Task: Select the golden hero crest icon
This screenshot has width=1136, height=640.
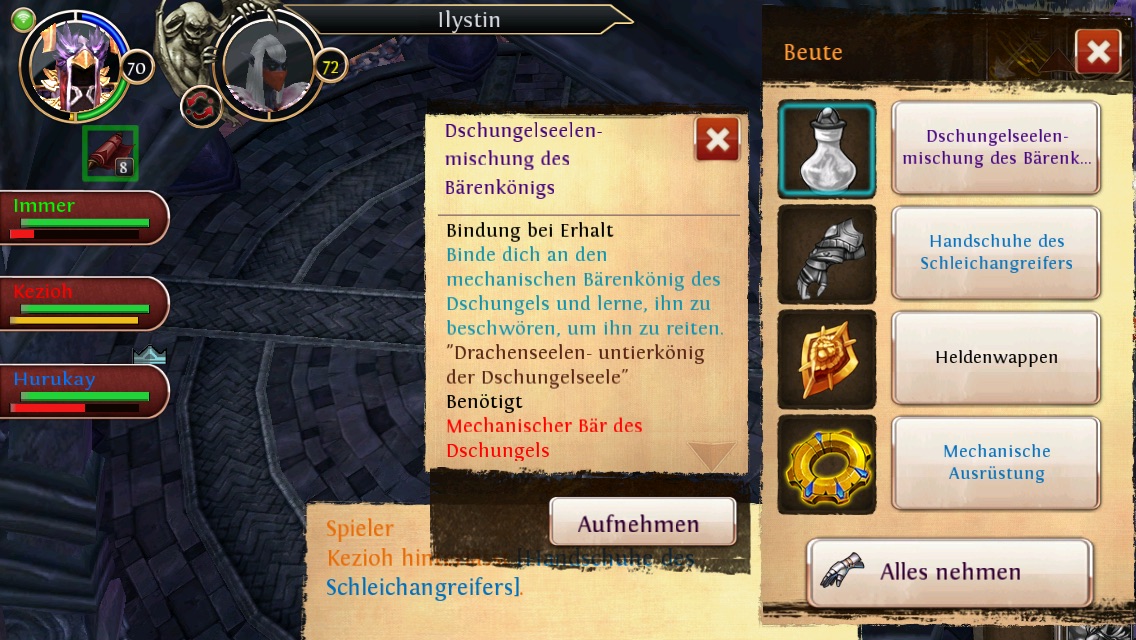Action: (x=827, y=359)
